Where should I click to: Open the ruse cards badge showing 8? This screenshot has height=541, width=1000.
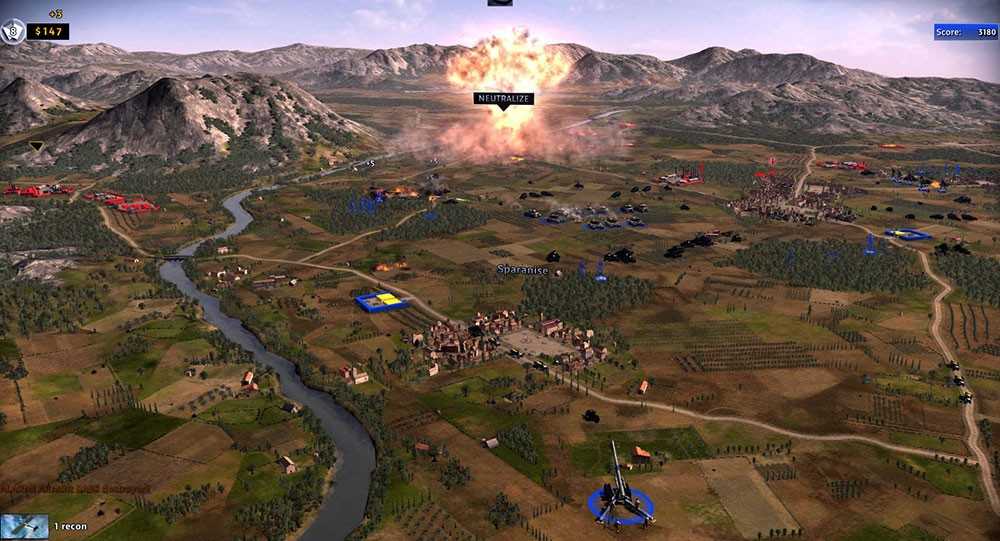[x=13, y=32]
